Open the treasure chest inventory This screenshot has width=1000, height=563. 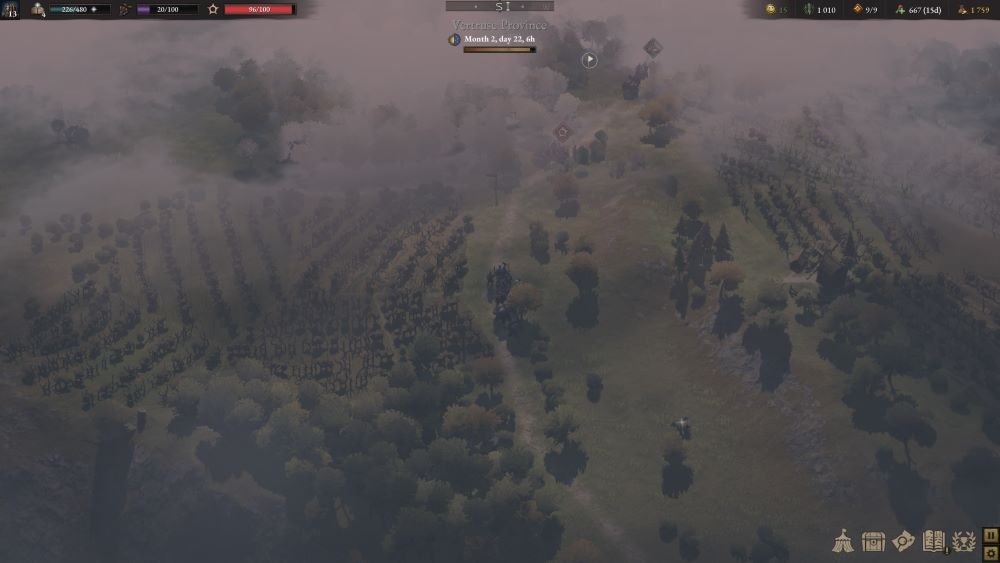tap(873, 541)
